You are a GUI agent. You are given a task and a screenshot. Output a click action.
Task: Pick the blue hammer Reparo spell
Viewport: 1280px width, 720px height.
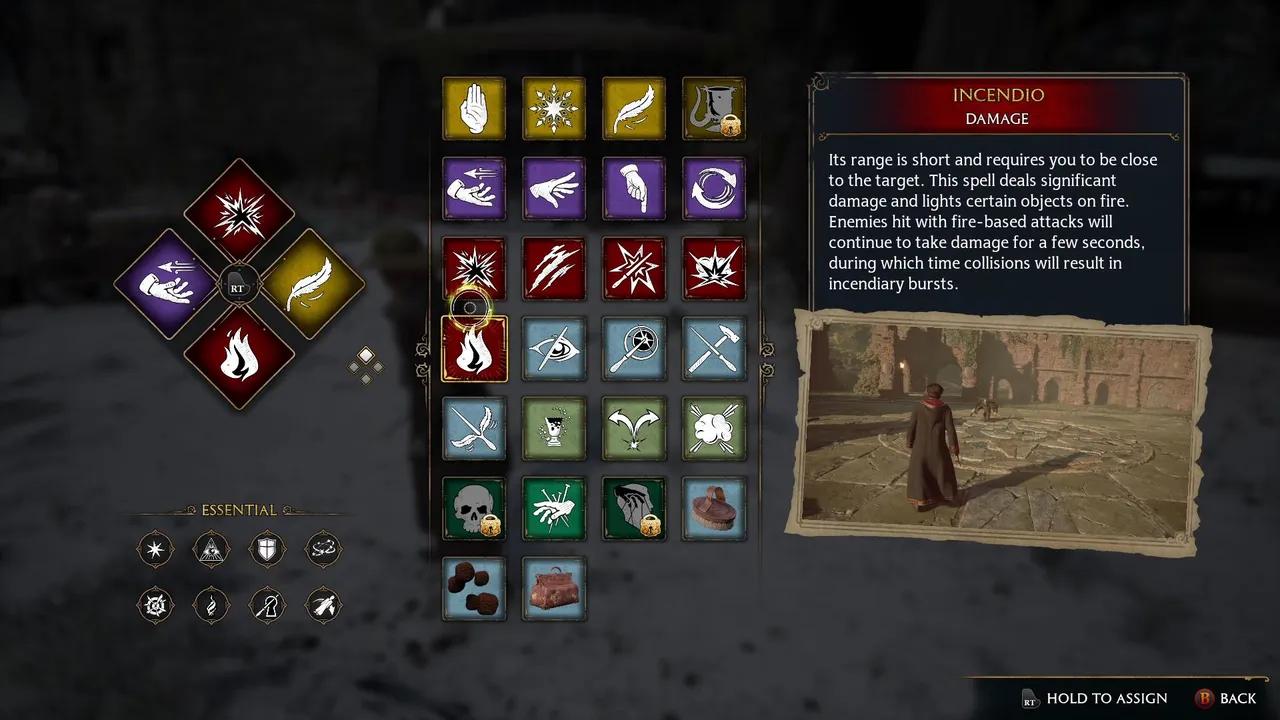tap(714, 349)
